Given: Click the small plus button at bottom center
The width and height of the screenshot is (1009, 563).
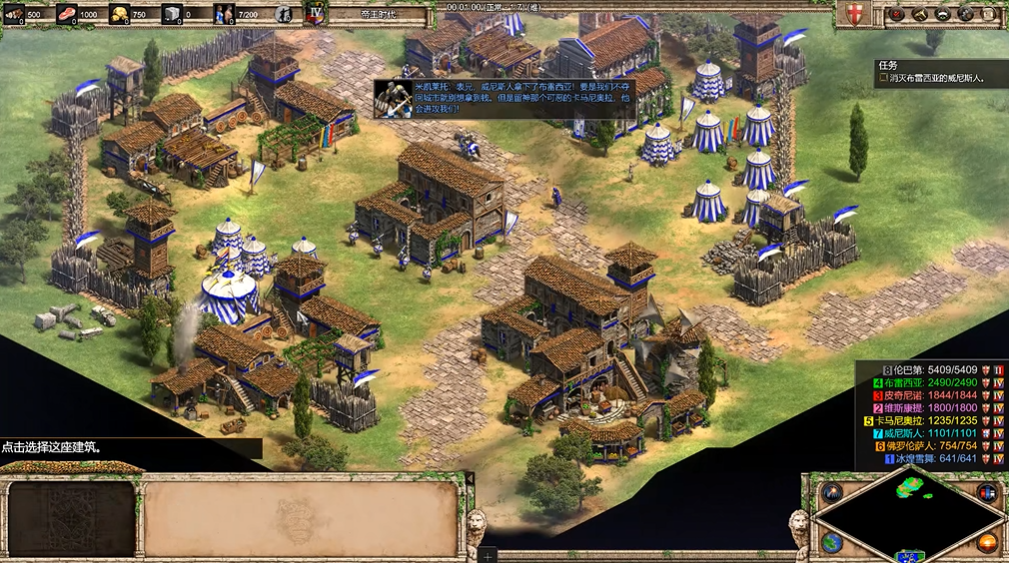Looking at the screenshot, I should point(487,555).
